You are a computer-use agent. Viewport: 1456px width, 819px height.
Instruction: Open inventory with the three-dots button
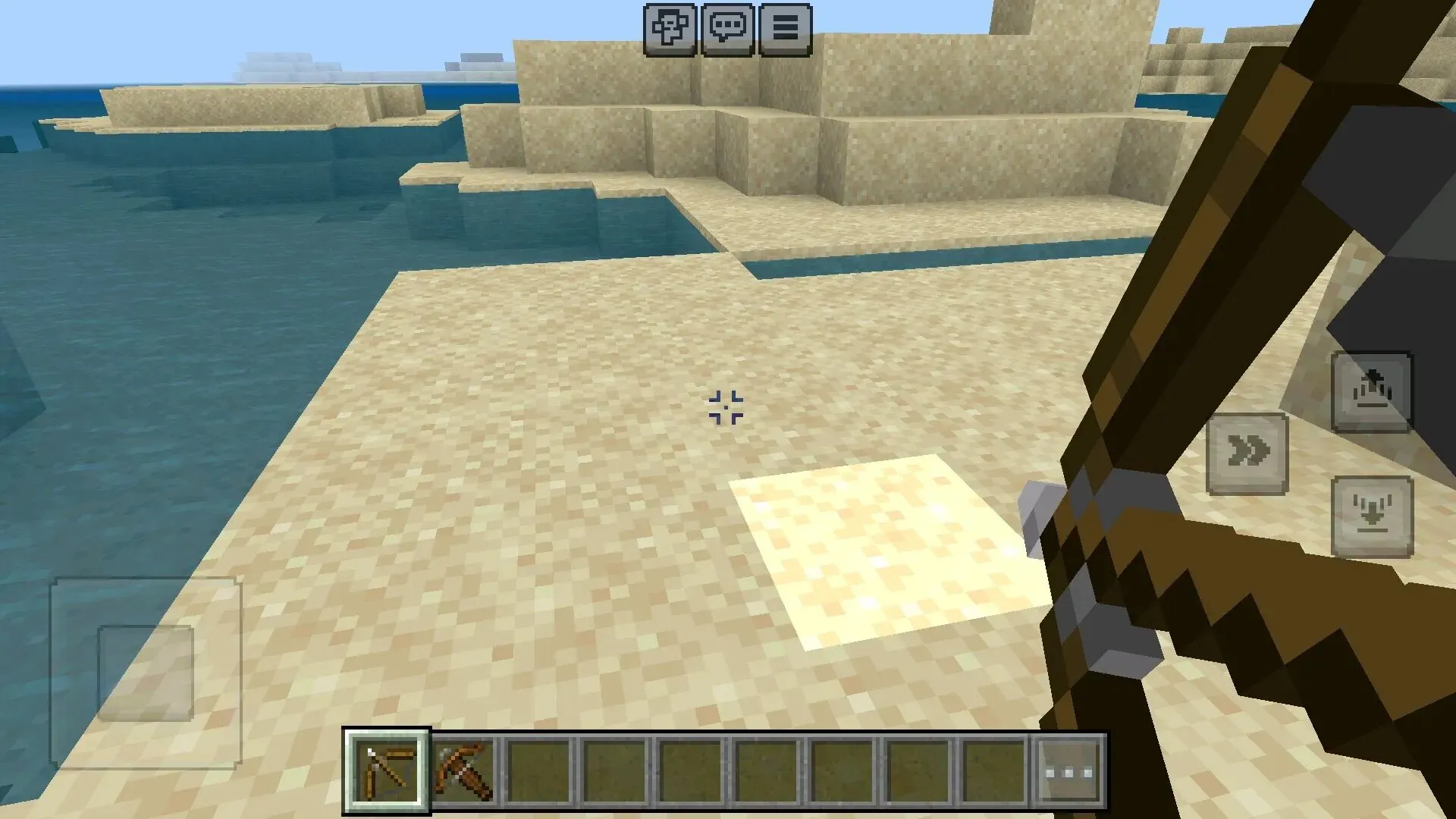1069,772
